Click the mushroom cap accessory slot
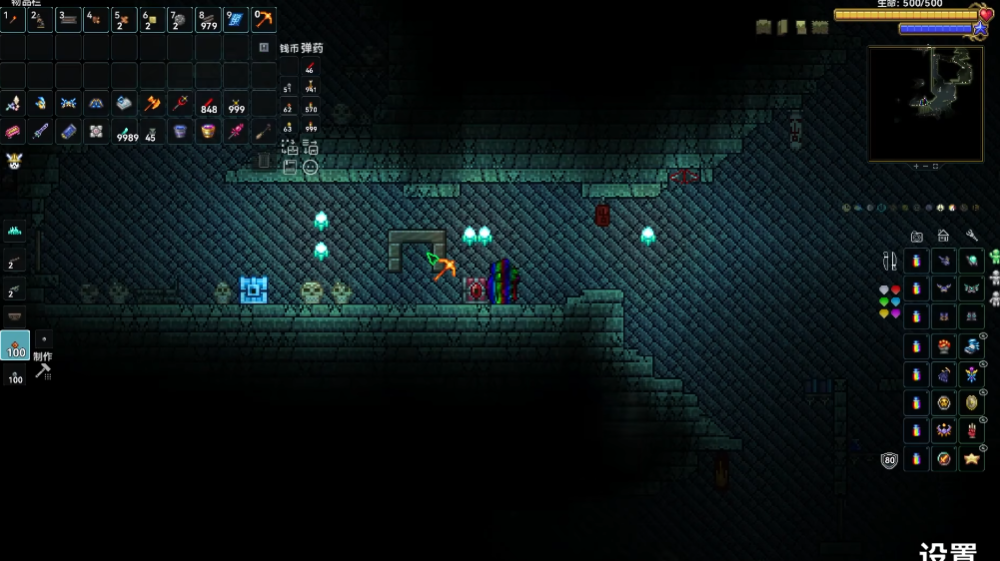The height and width of the screenshot is (561, 1000). pos(943,346)
